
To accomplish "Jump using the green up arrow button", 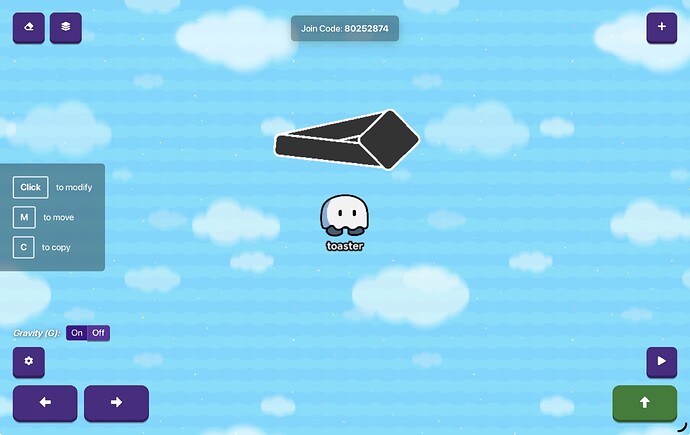I will [644, 403].
